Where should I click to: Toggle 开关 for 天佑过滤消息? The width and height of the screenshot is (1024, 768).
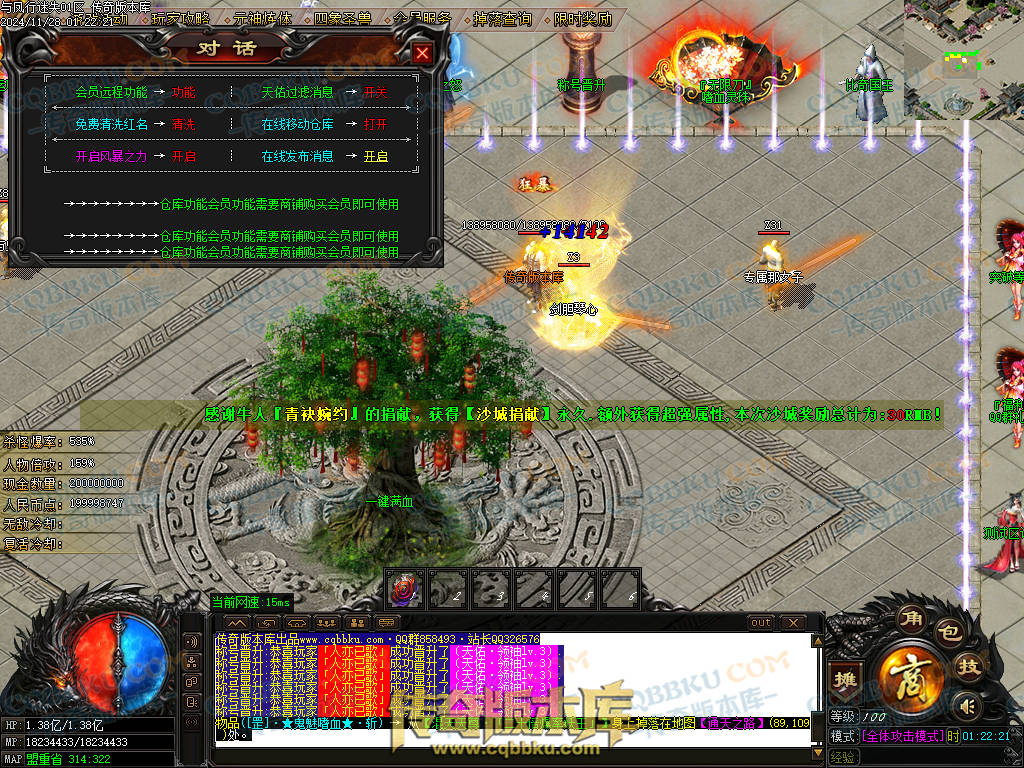[x=375, y=92]
